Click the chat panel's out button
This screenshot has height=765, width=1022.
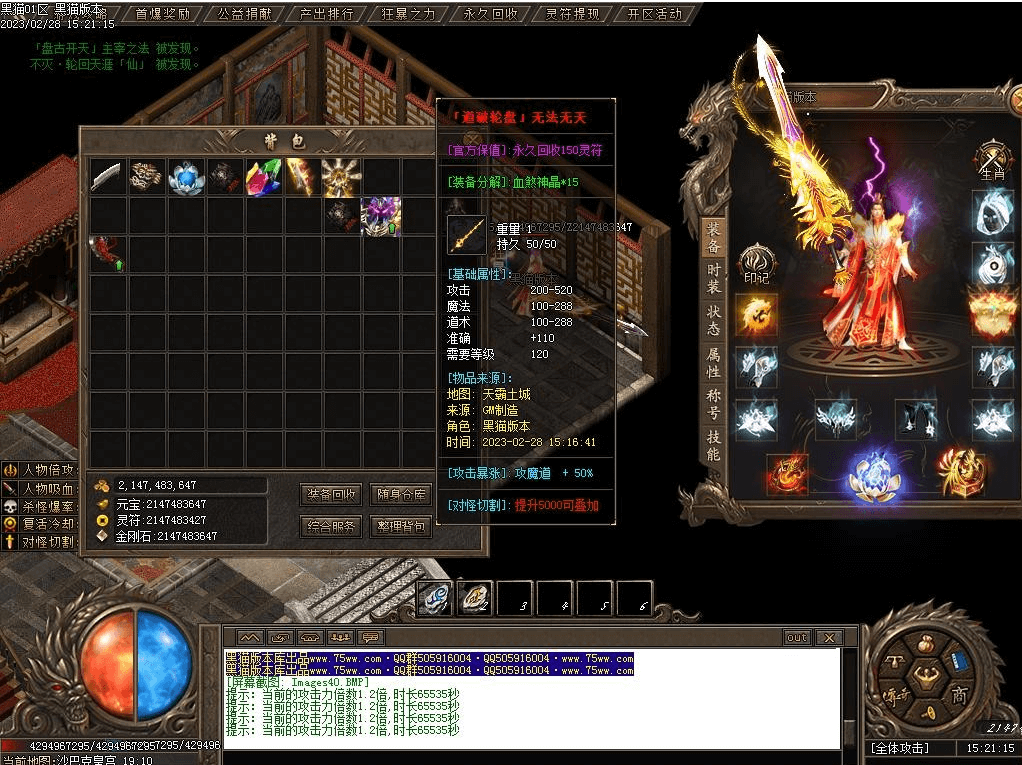(x=796, y=637)
